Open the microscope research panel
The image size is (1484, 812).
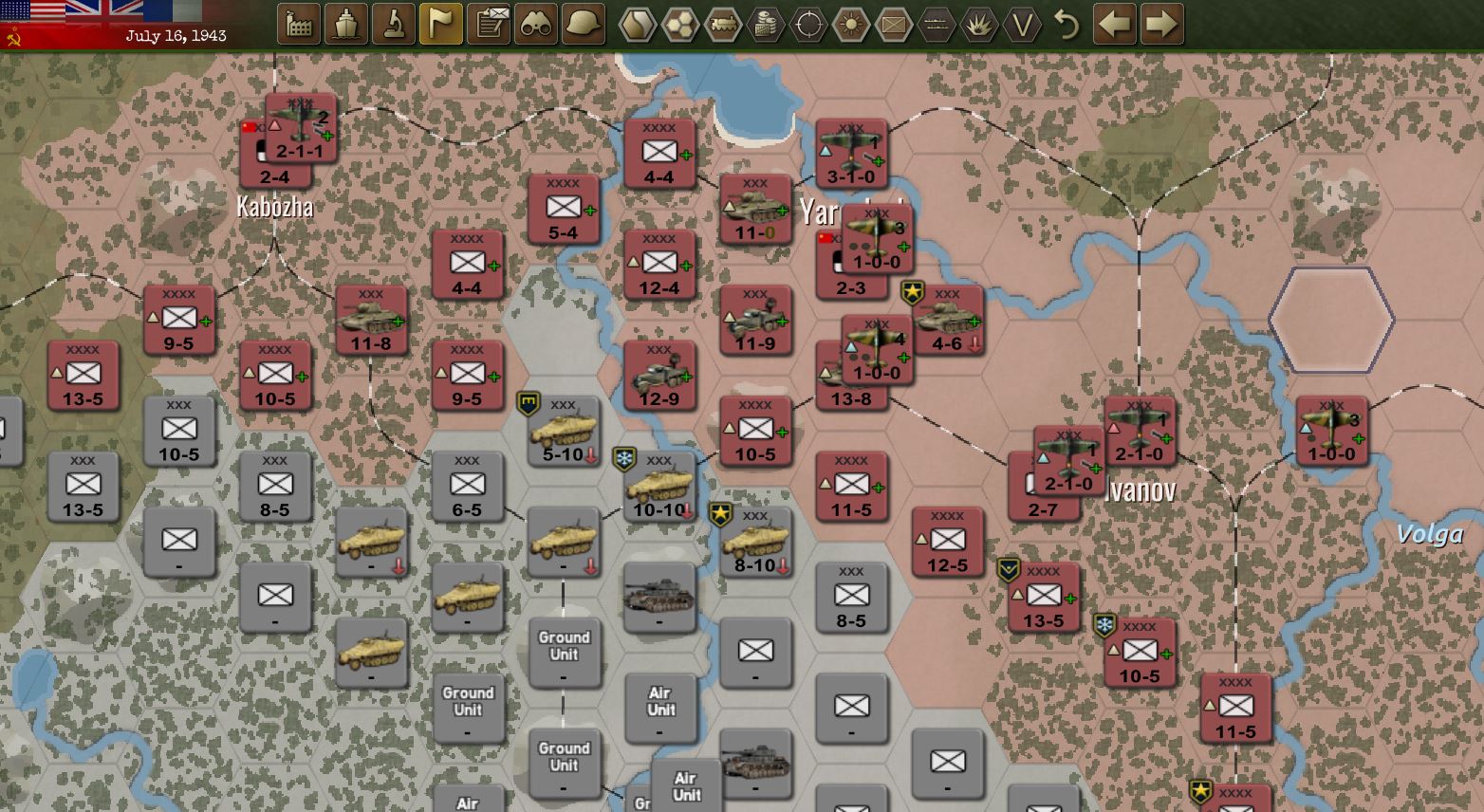coord(394,25)
